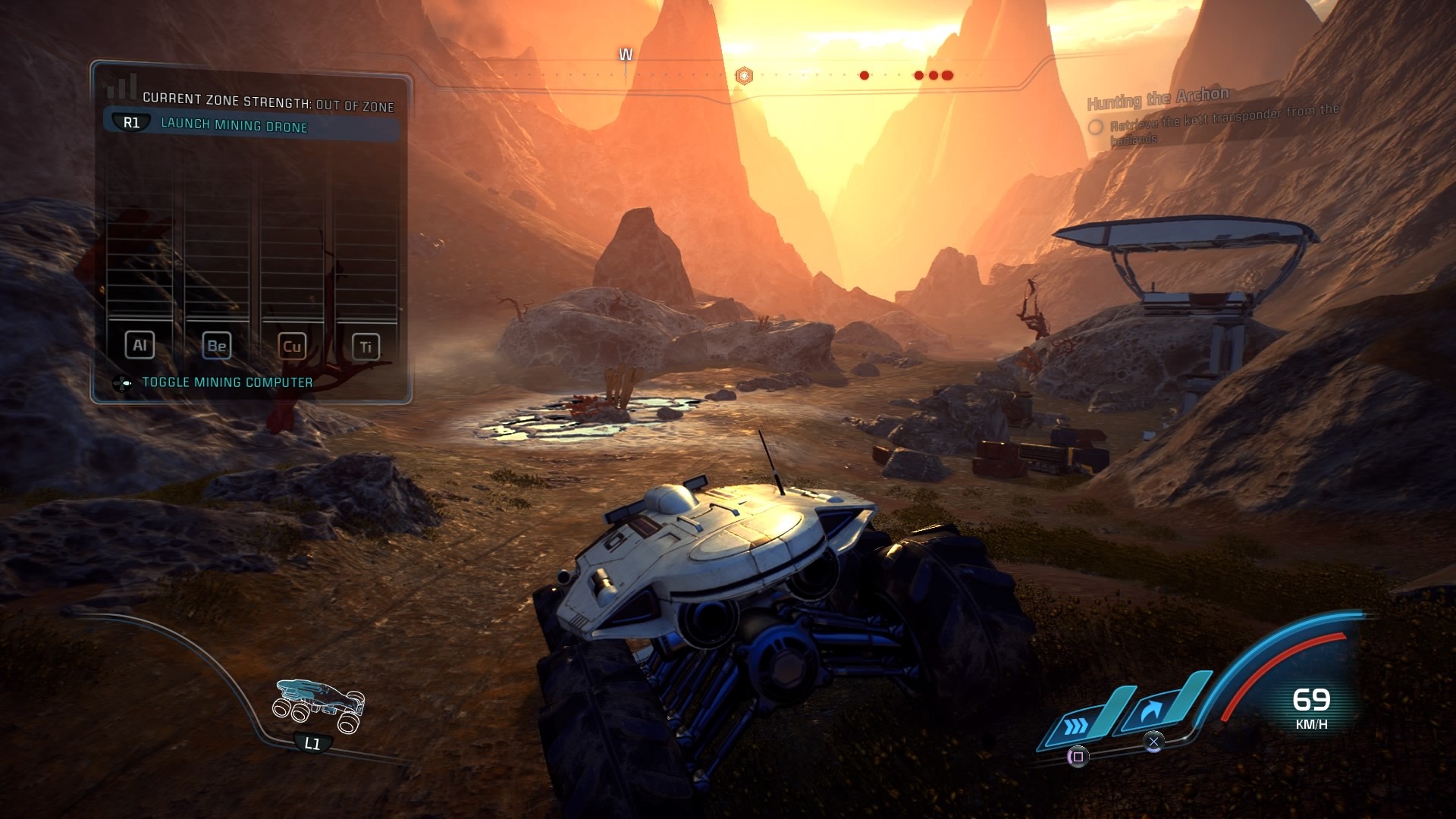This screenshot has width=1456, height=819.
Task: Choose Toggle Mining Computer
Action: tap(227, 382)
